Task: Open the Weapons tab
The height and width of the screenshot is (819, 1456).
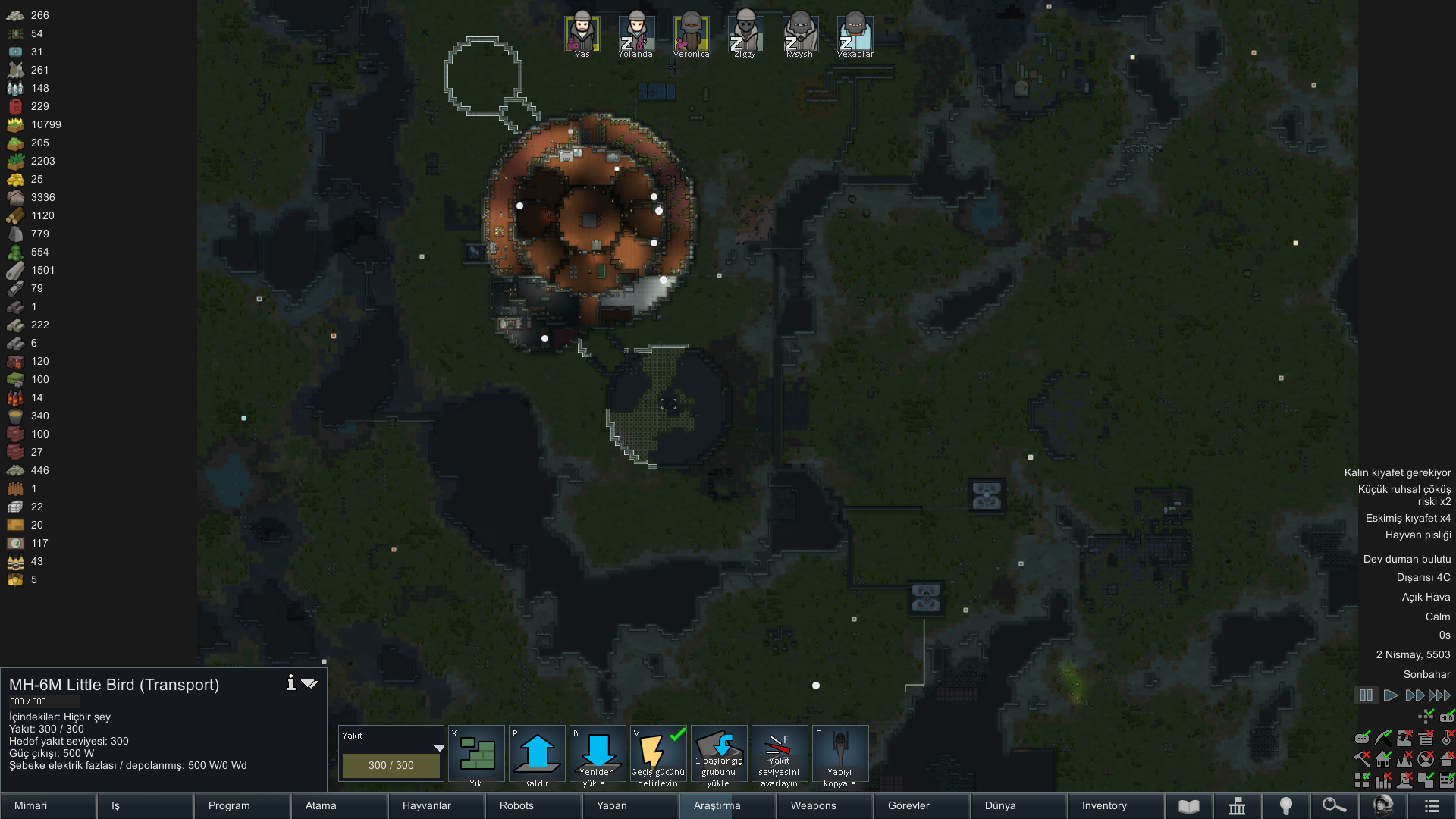Action: pos(824,805)
